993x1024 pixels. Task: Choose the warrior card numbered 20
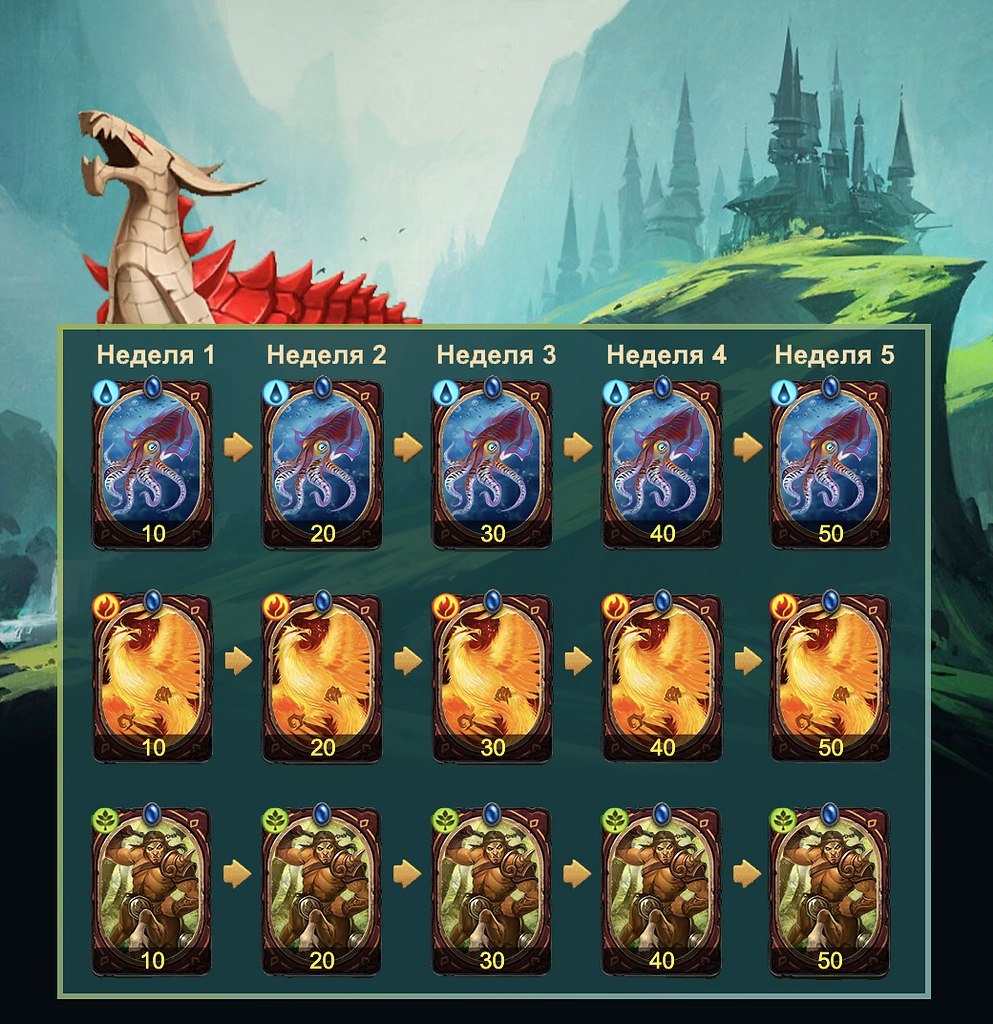pyautogui.click(x=323, y=892)
